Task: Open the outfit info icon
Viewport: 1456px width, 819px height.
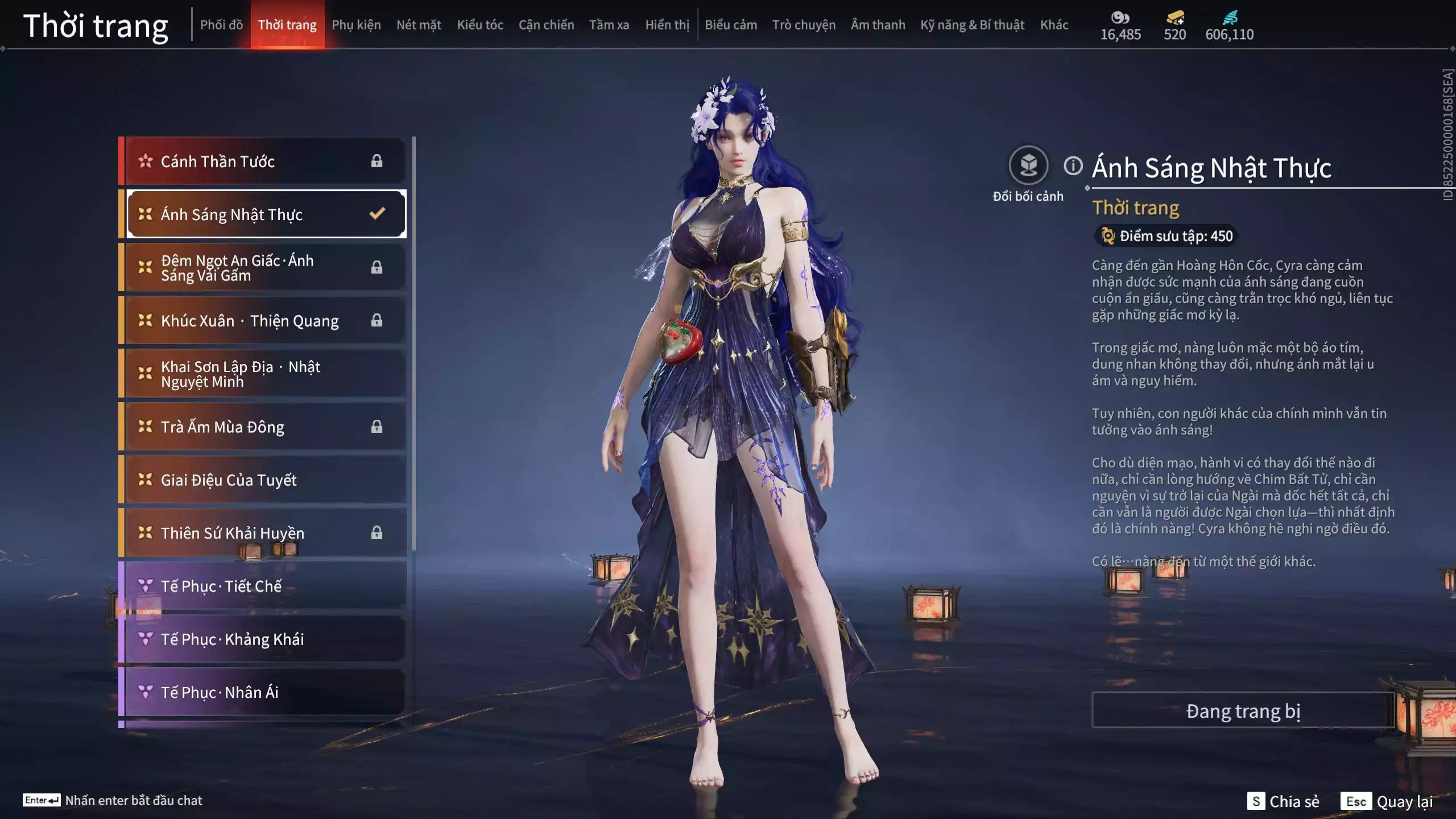Action: point(1073,166)
